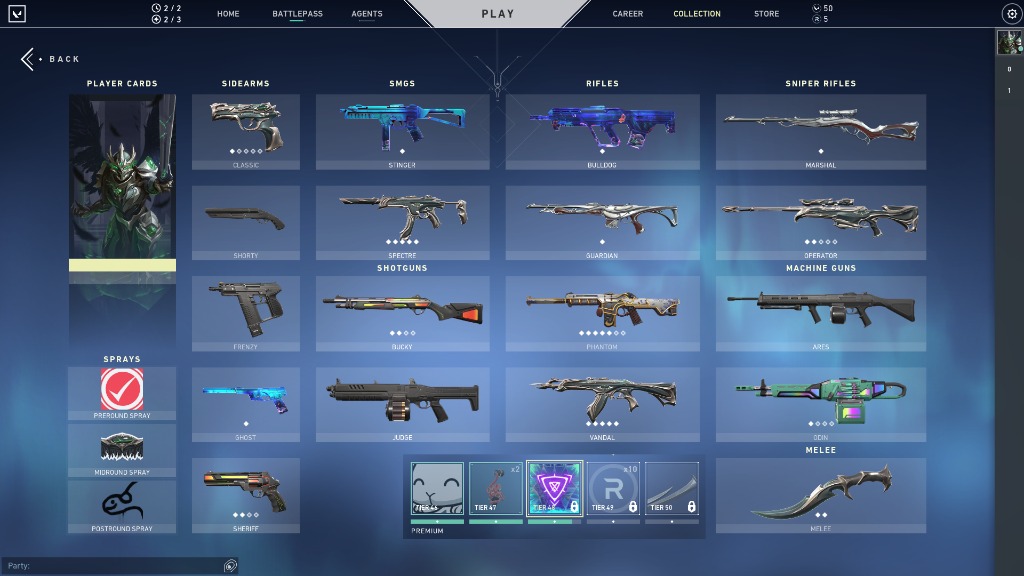Choose the Vandal rifle tile

click(x=602, y=404)
